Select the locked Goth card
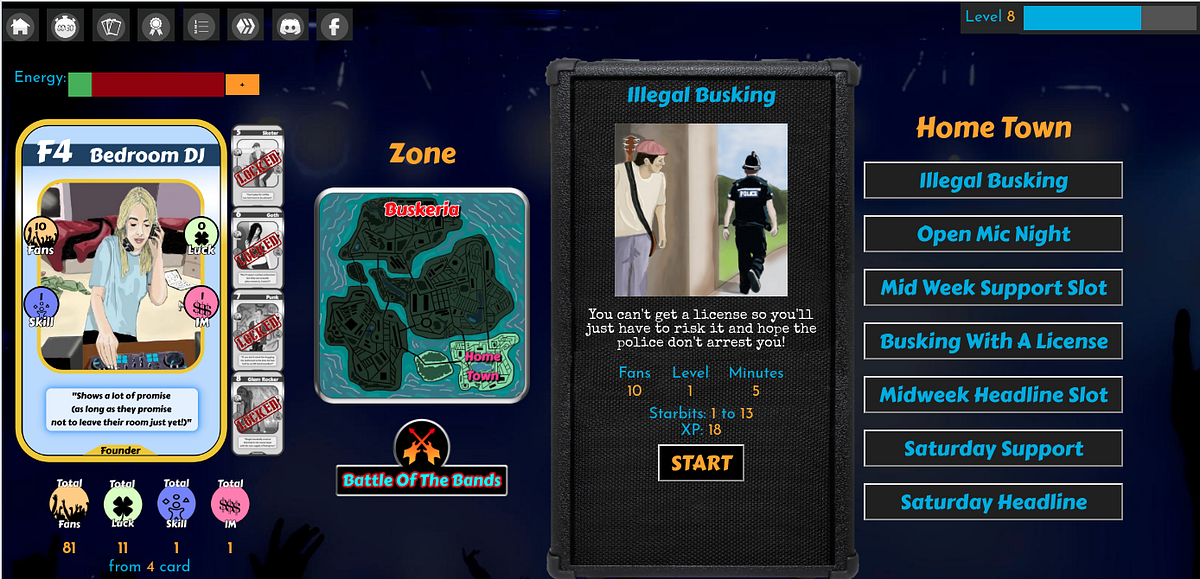Image resolution: width=1200 pixels, height=579 pixels. [257, 247]
